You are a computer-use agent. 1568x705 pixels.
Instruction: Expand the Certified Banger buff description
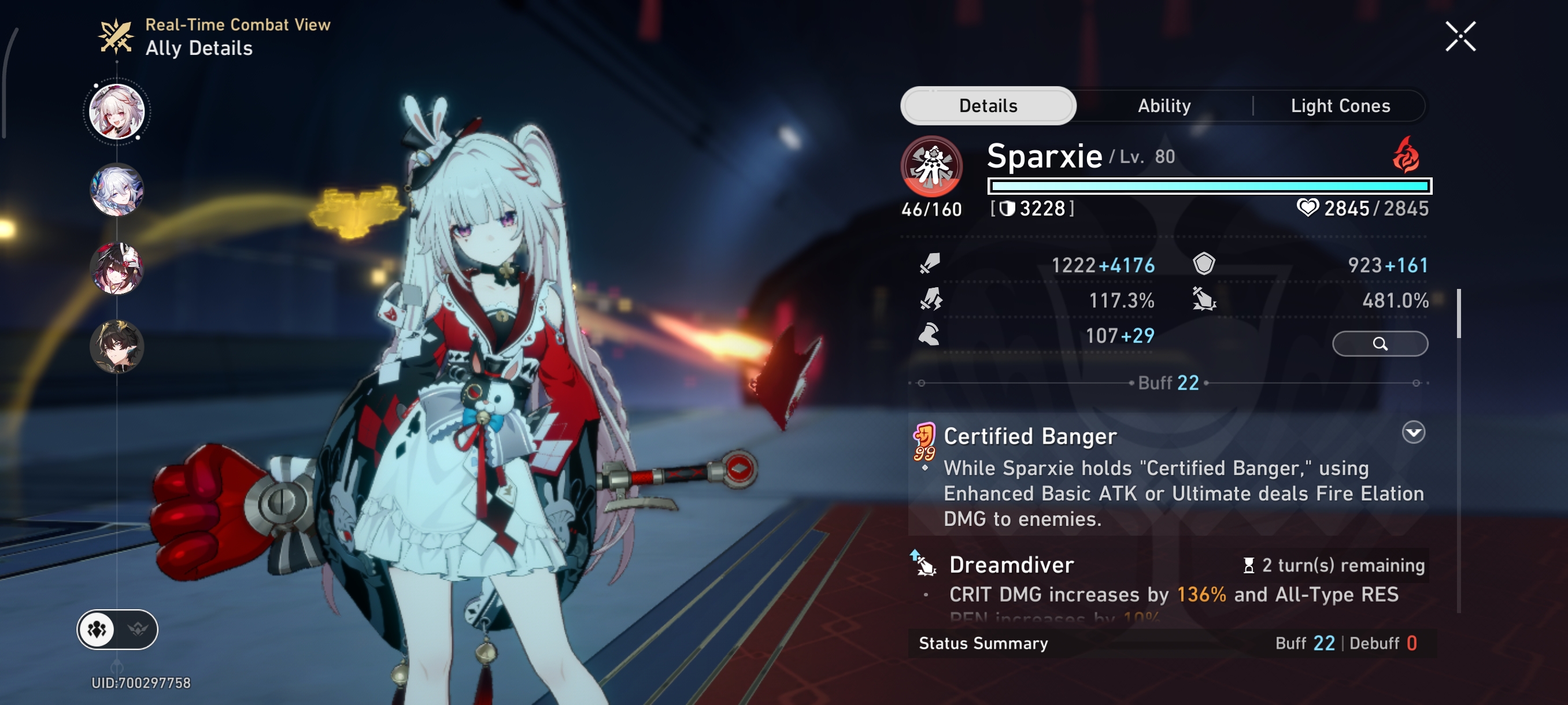(1414, 432)
